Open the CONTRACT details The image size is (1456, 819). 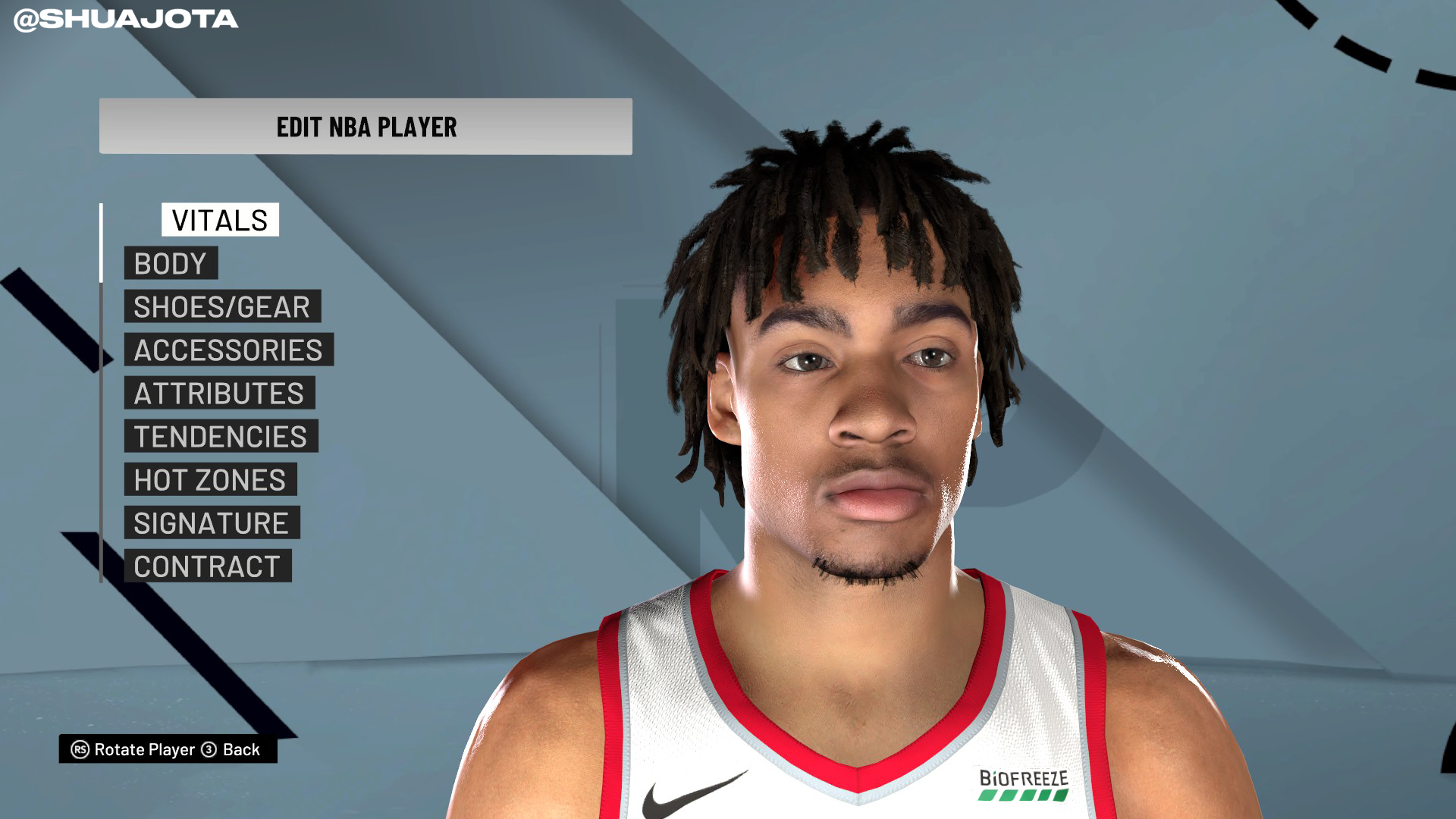coord(208,566)
